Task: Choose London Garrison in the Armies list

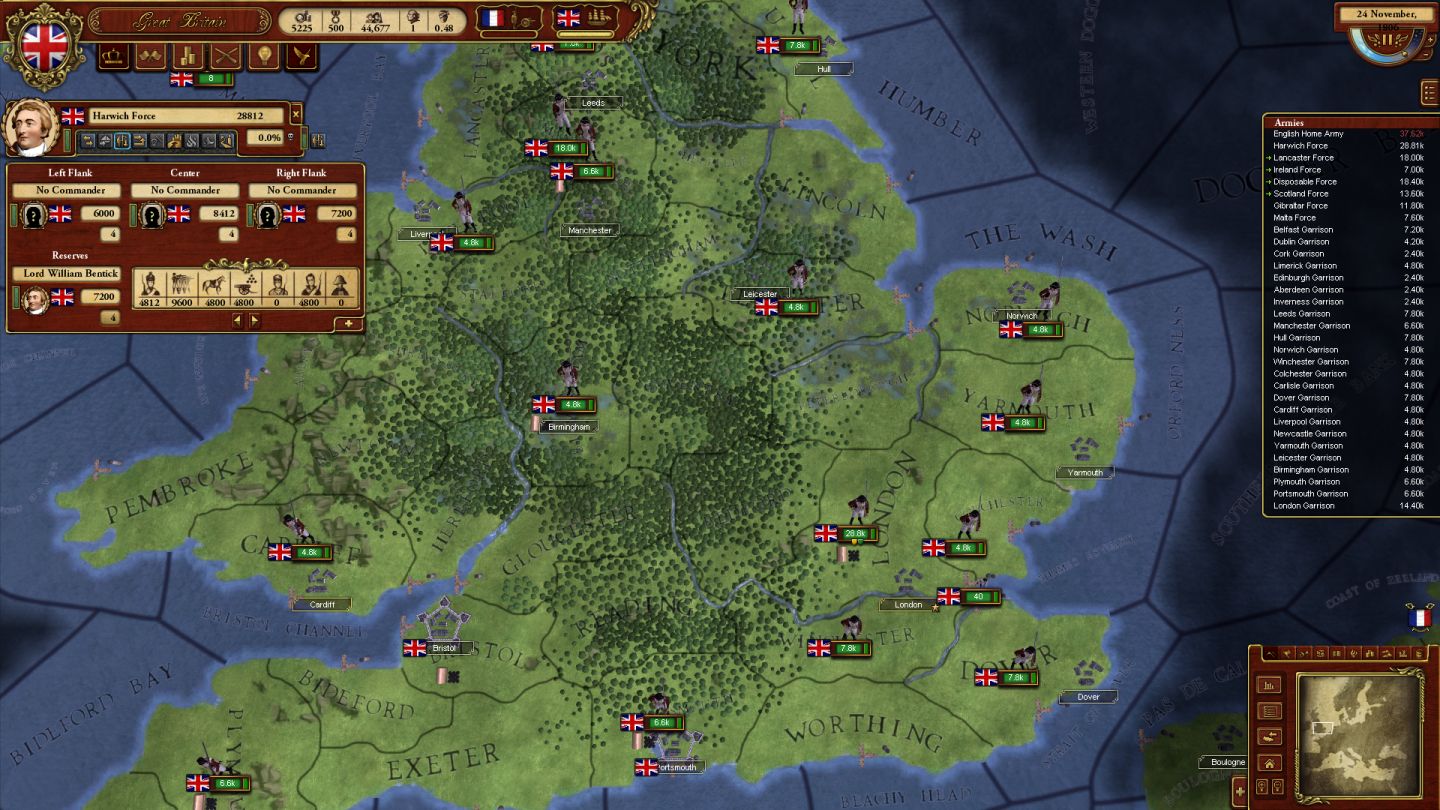Action: pyautogui.click(x=1304, y=506)
